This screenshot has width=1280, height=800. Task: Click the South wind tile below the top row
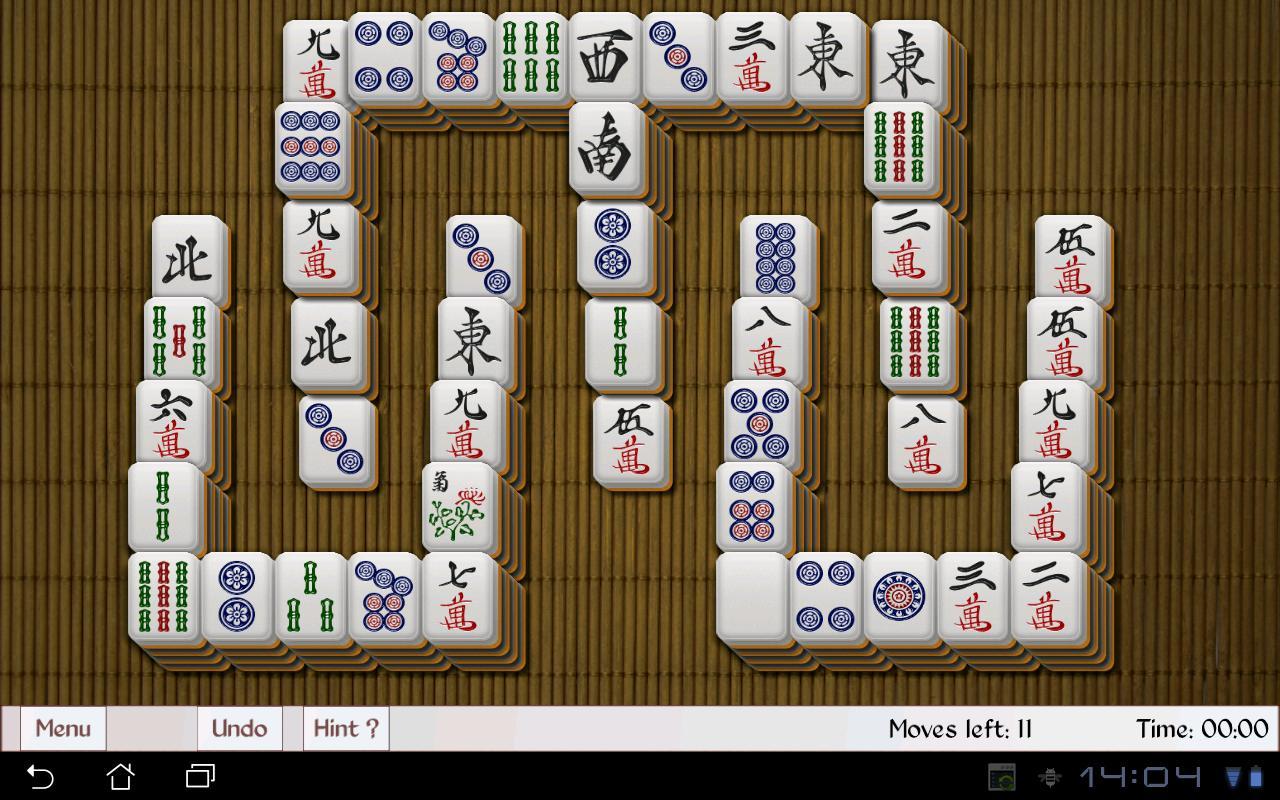605,150
